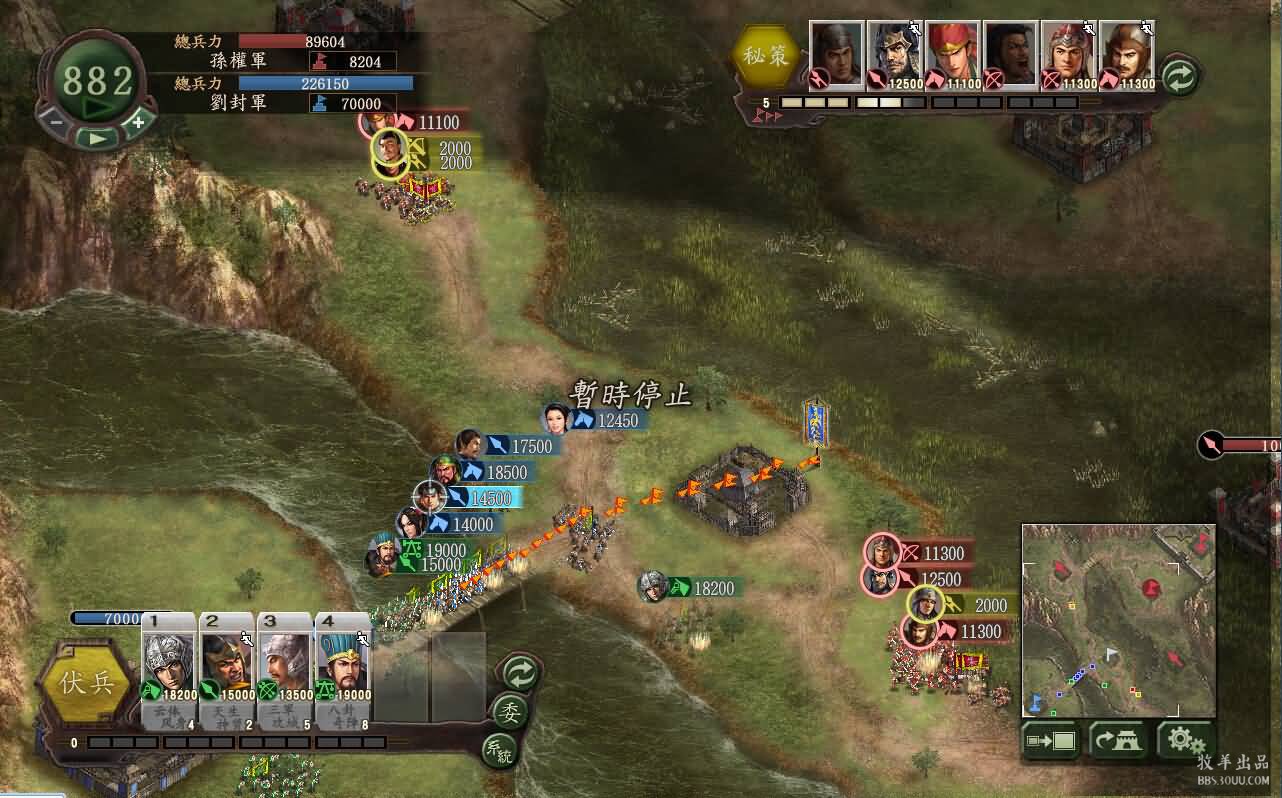Increase game speed with the plus button

pos(138,121)
